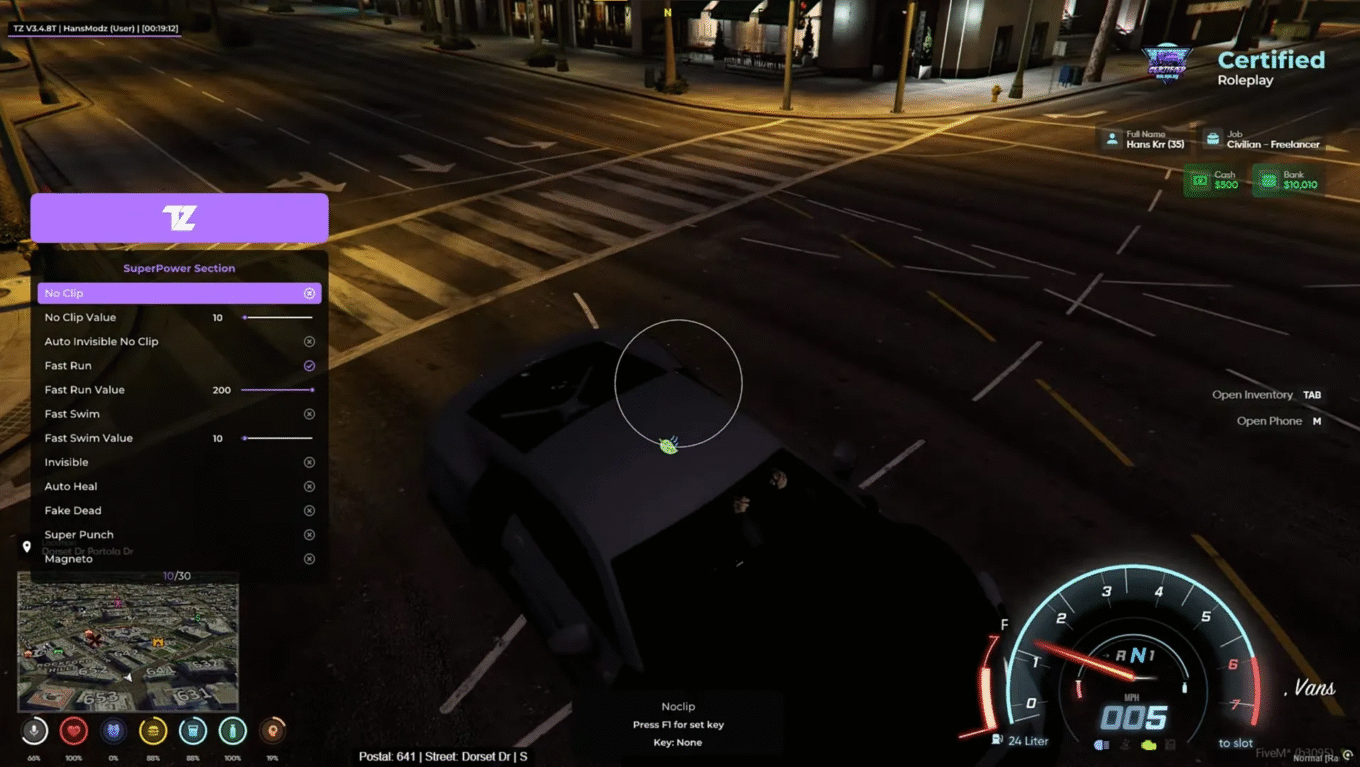Enable Auto Invisible No Clip
The image size is (1360, 767).
pyautogui.click(x=309, y=342)
